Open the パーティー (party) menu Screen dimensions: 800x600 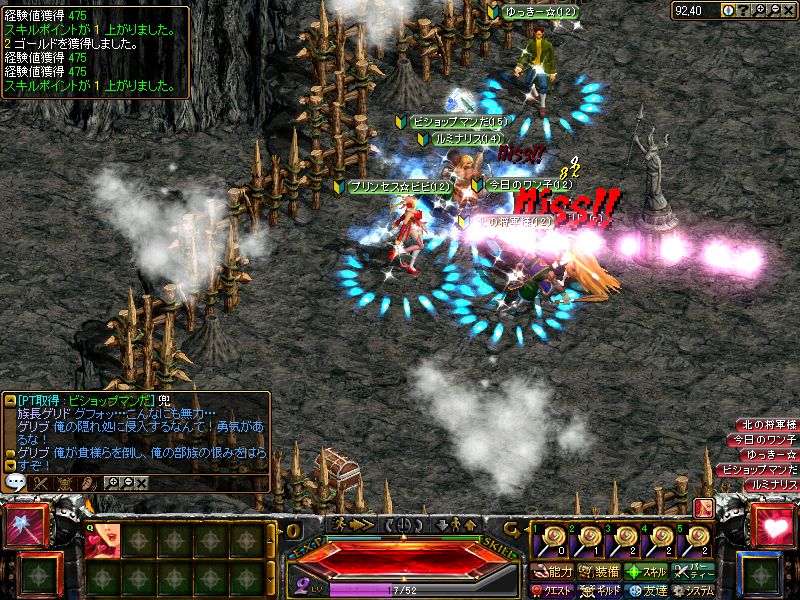pyautogui.click(x=694, y=572)
